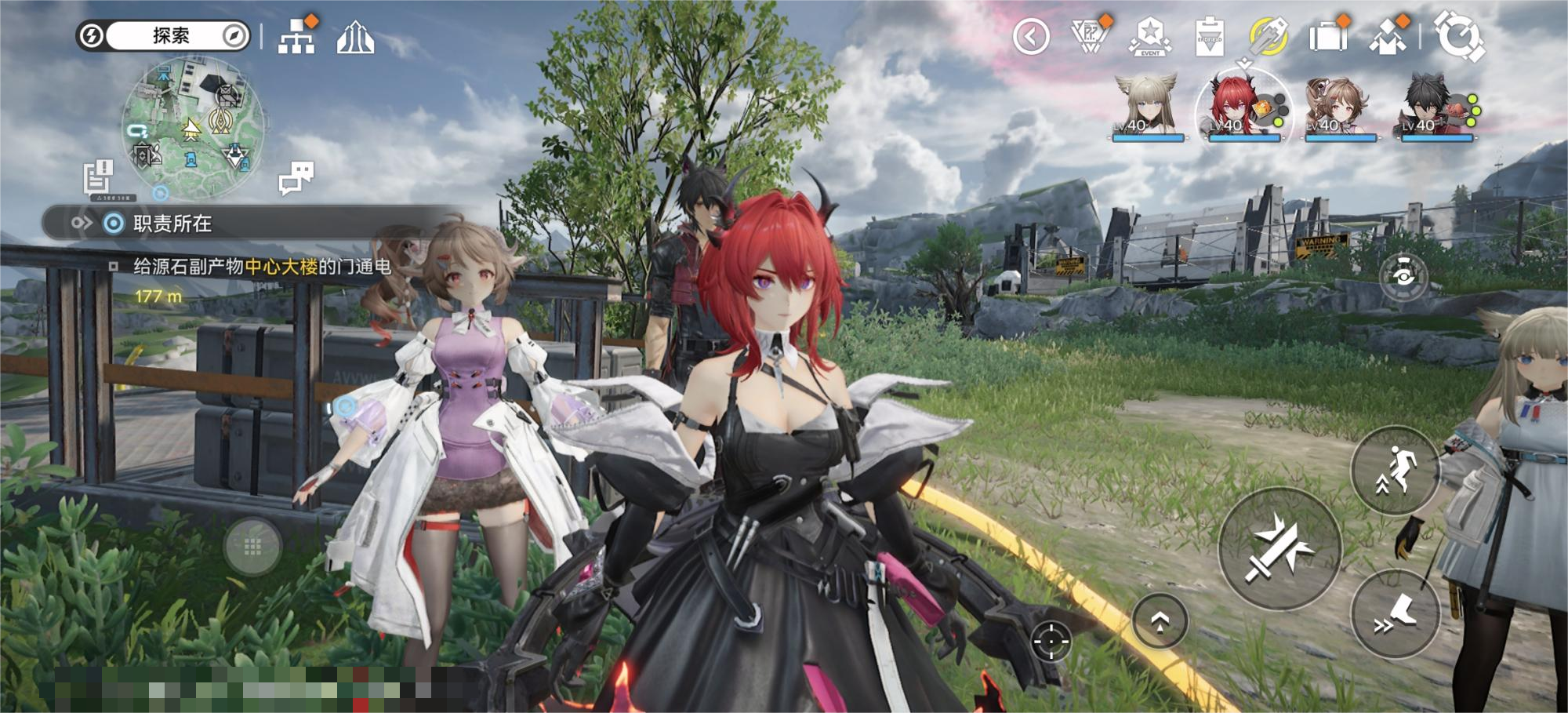The height and width of the screenshot is (713, 1568).
Task: Tap the crossed-sword attack button
Action: tap(1279, 548)
